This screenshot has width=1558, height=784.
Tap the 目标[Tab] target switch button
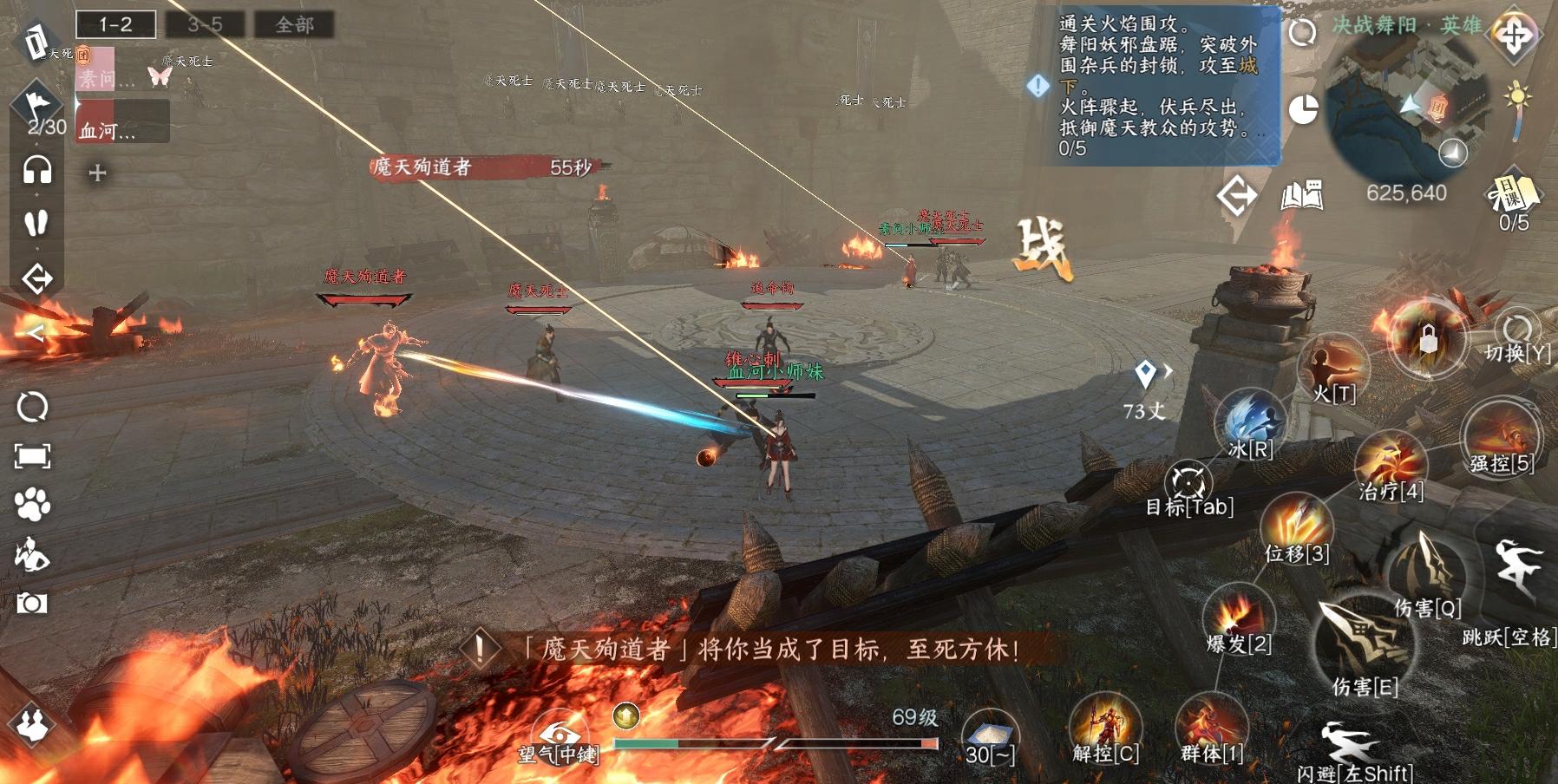tap(1188, 482)
